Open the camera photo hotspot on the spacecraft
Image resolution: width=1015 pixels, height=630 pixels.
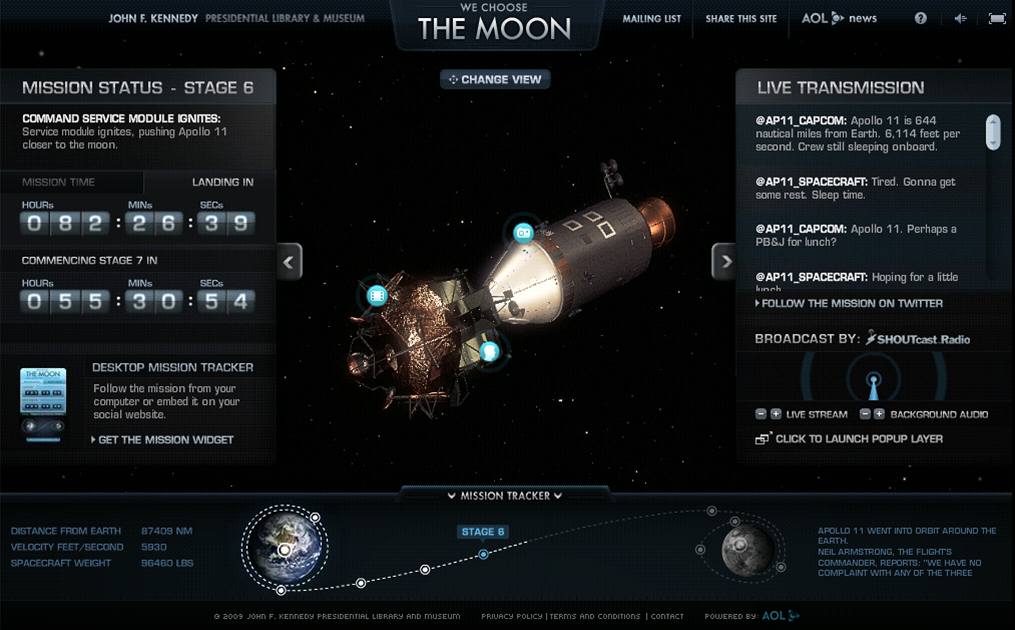522,233
